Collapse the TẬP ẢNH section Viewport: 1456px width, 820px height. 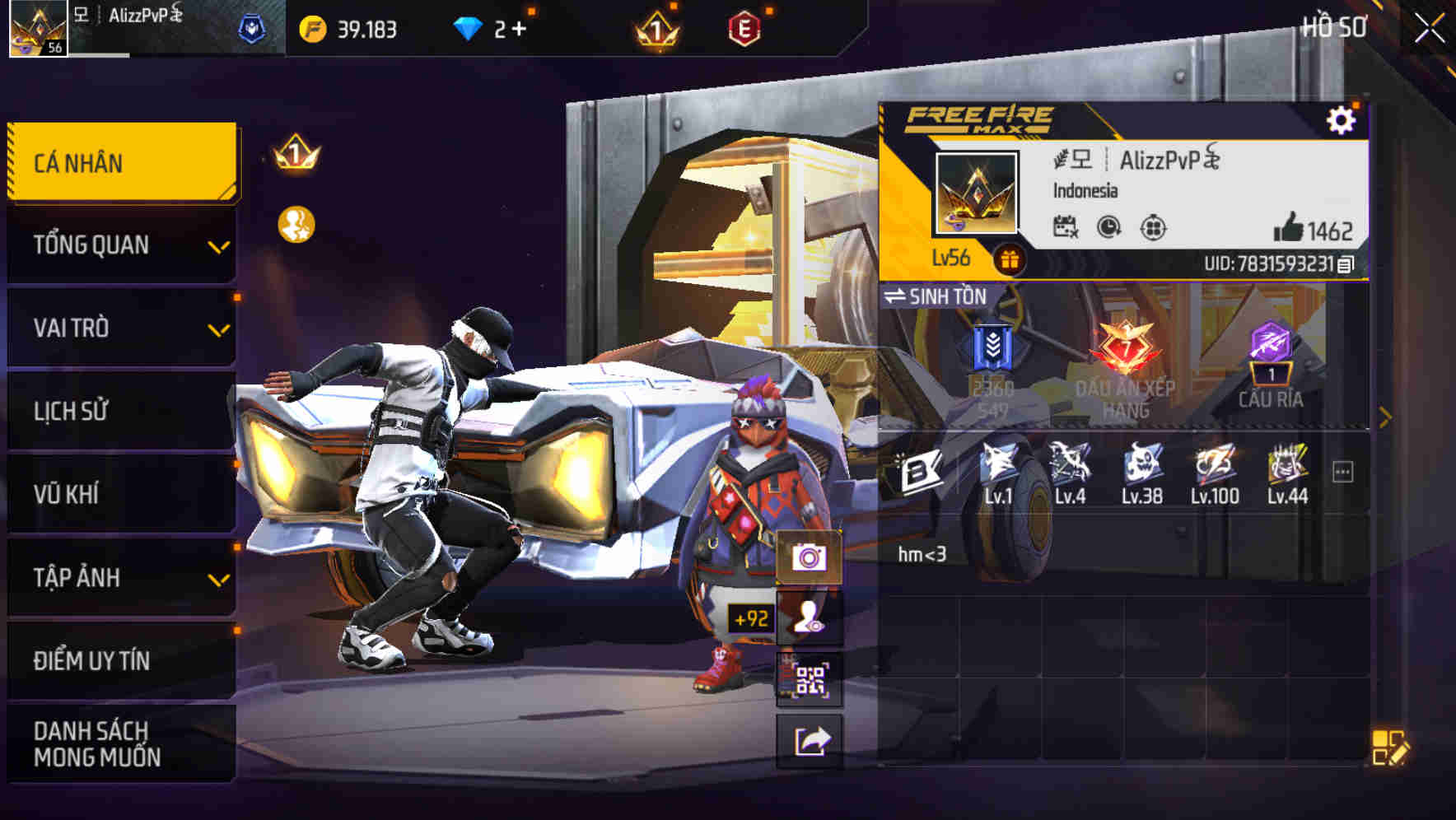pyautogui.click(x=120, y=578)
